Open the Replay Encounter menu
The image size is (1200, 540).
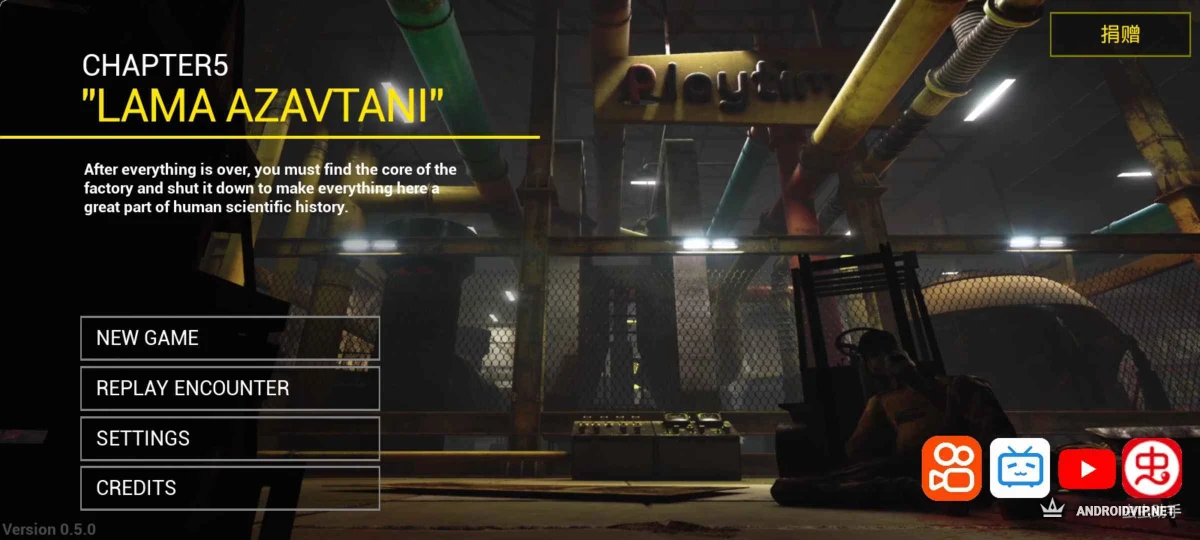tap(229, 388)
